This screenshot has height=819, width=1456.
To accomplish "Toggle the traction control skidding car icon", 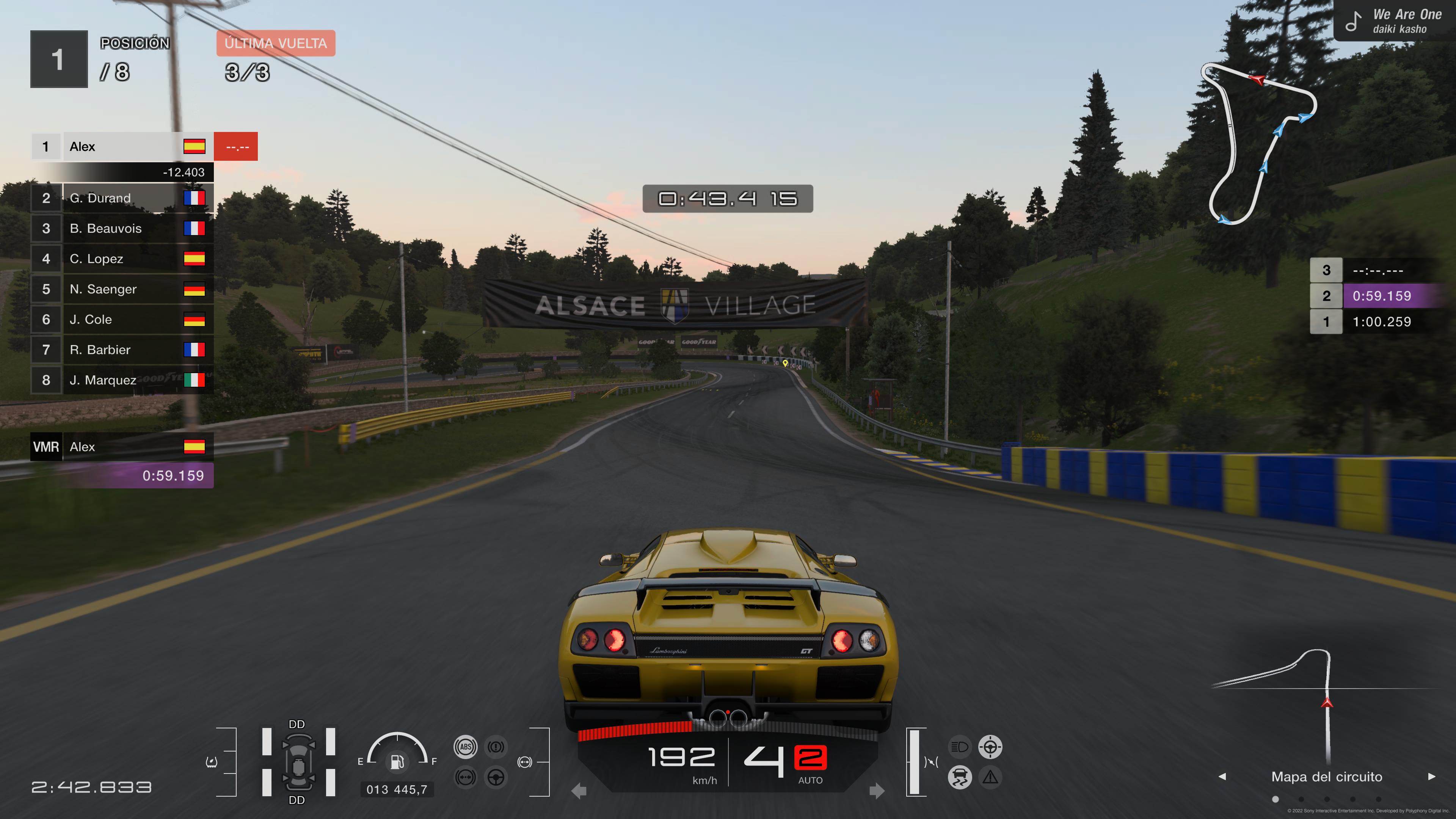I will click(959, 778).
